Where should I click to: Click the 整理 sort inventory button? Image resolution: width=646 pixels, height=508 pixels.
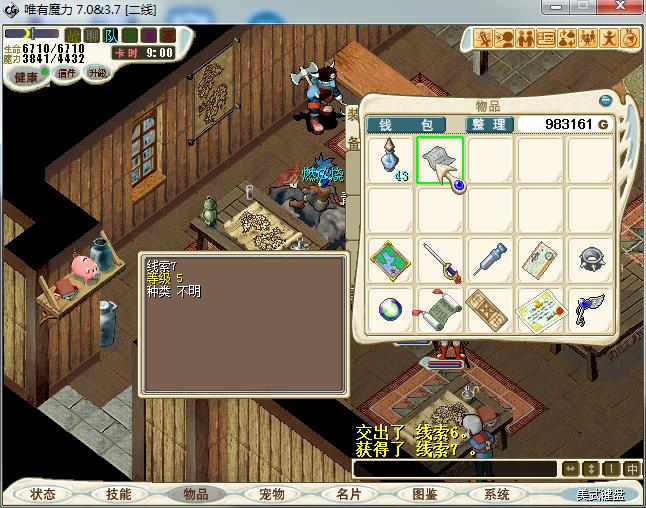coord(490,124)
